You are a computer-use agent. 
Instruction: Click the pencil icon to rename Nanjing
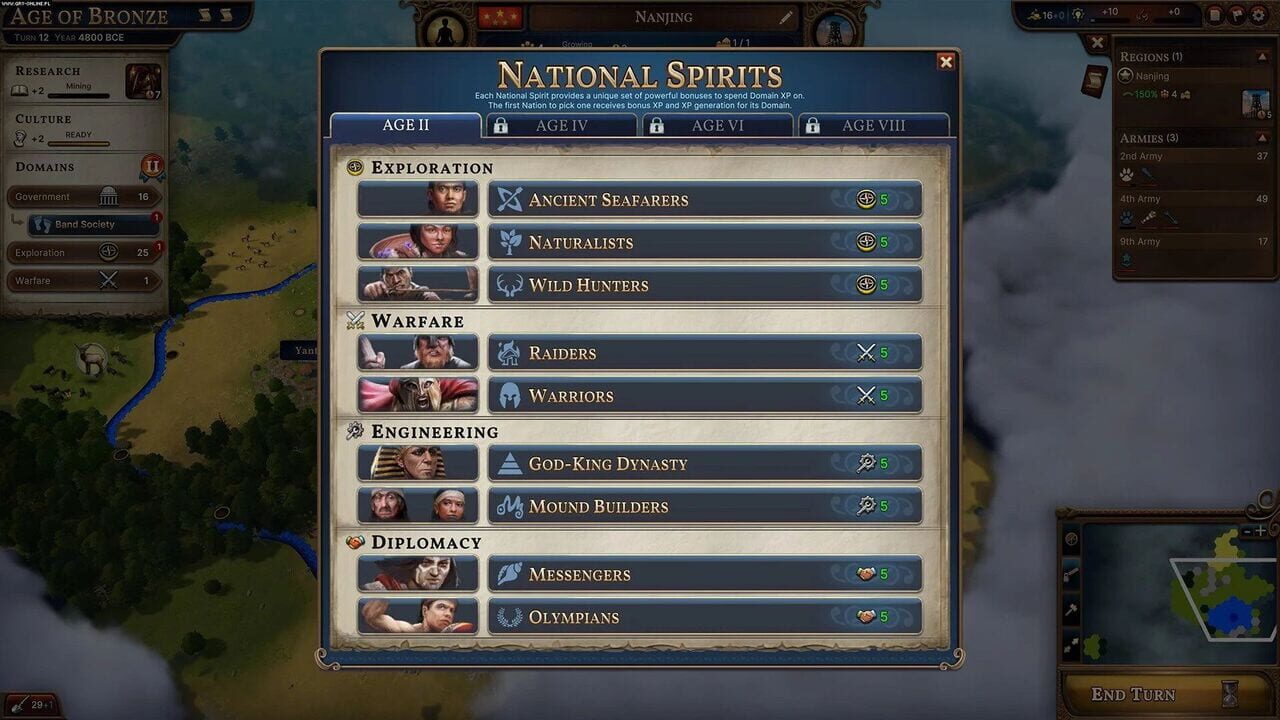coord(786,16)
